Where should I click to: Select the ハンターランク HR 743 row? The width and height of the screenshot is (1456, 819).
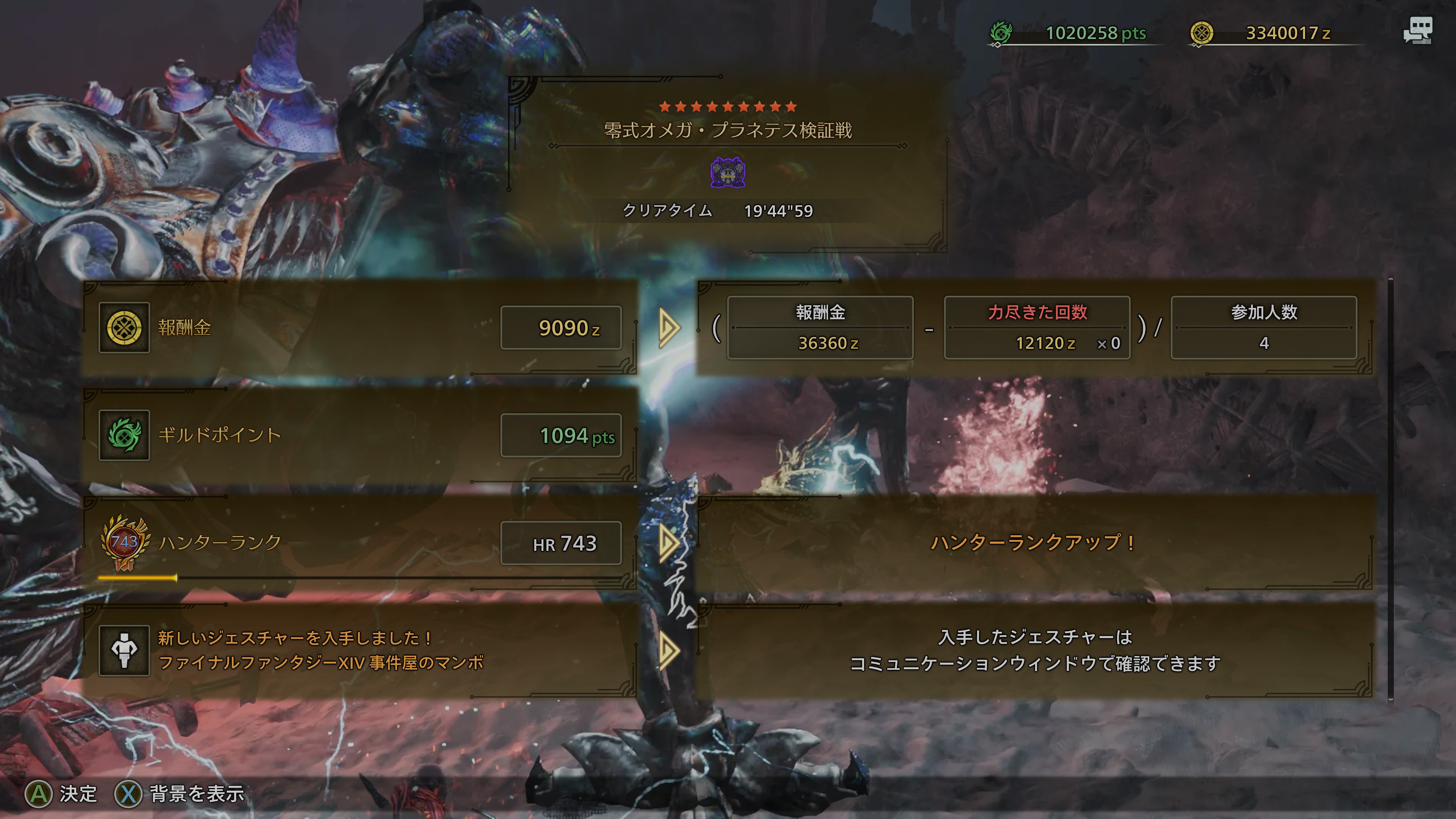[x=359, y=543]
